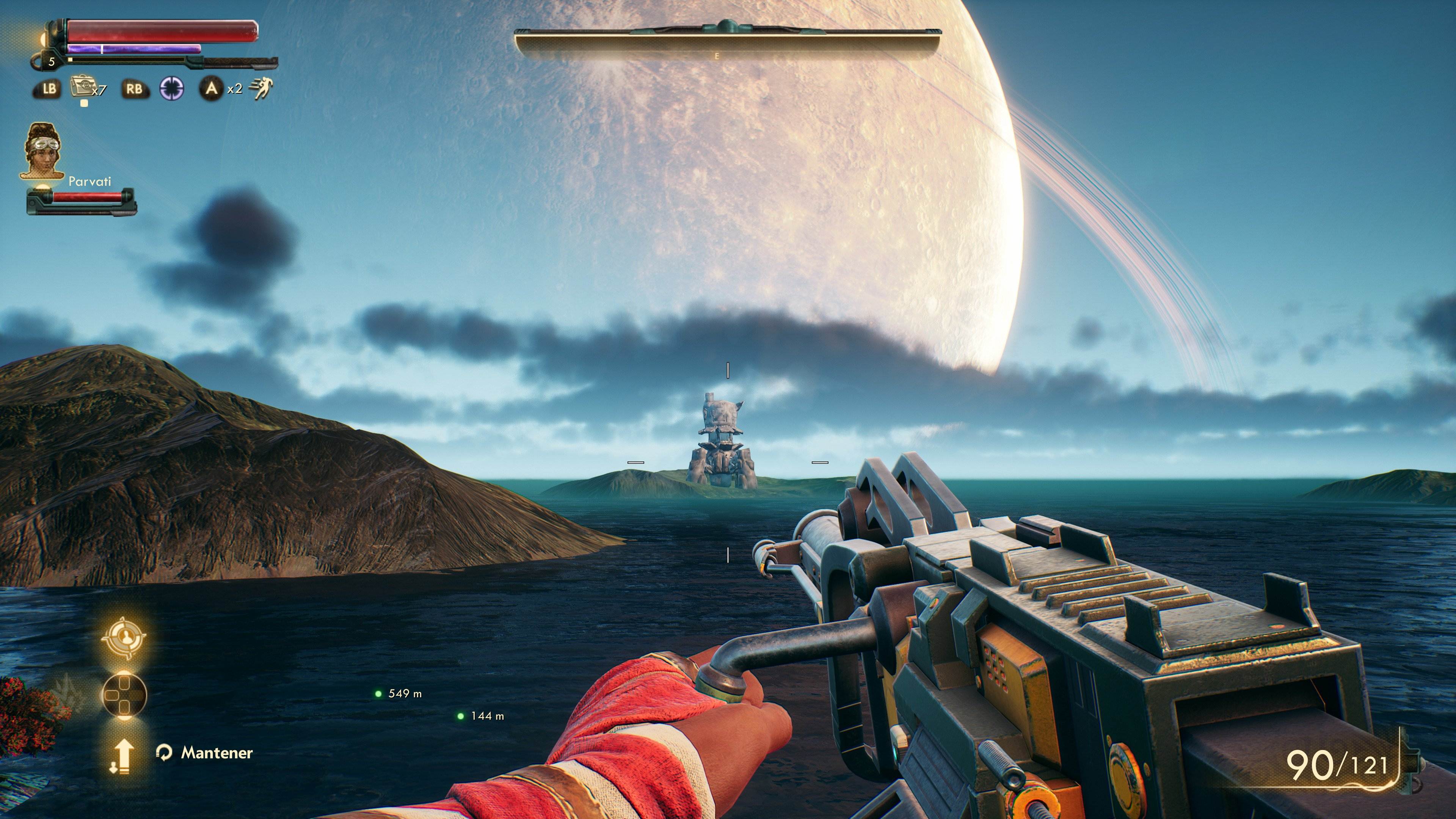This screenshot has width=1456, height=819.
Task: Click the hold-loop icon beside Mantener
Action: (165, 754)
